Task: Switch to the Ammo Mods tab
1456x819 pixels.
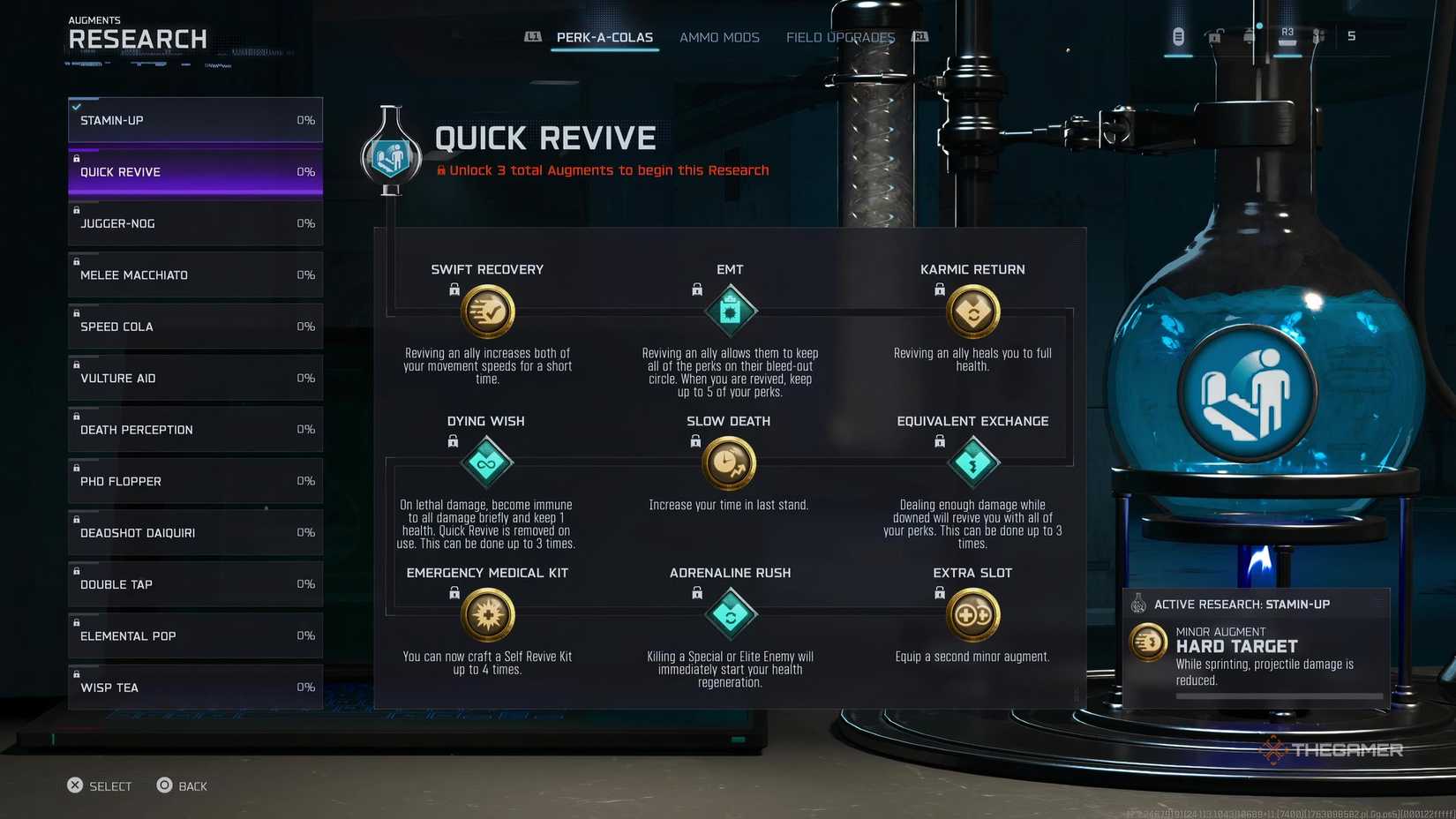Action: click(719, 37)
